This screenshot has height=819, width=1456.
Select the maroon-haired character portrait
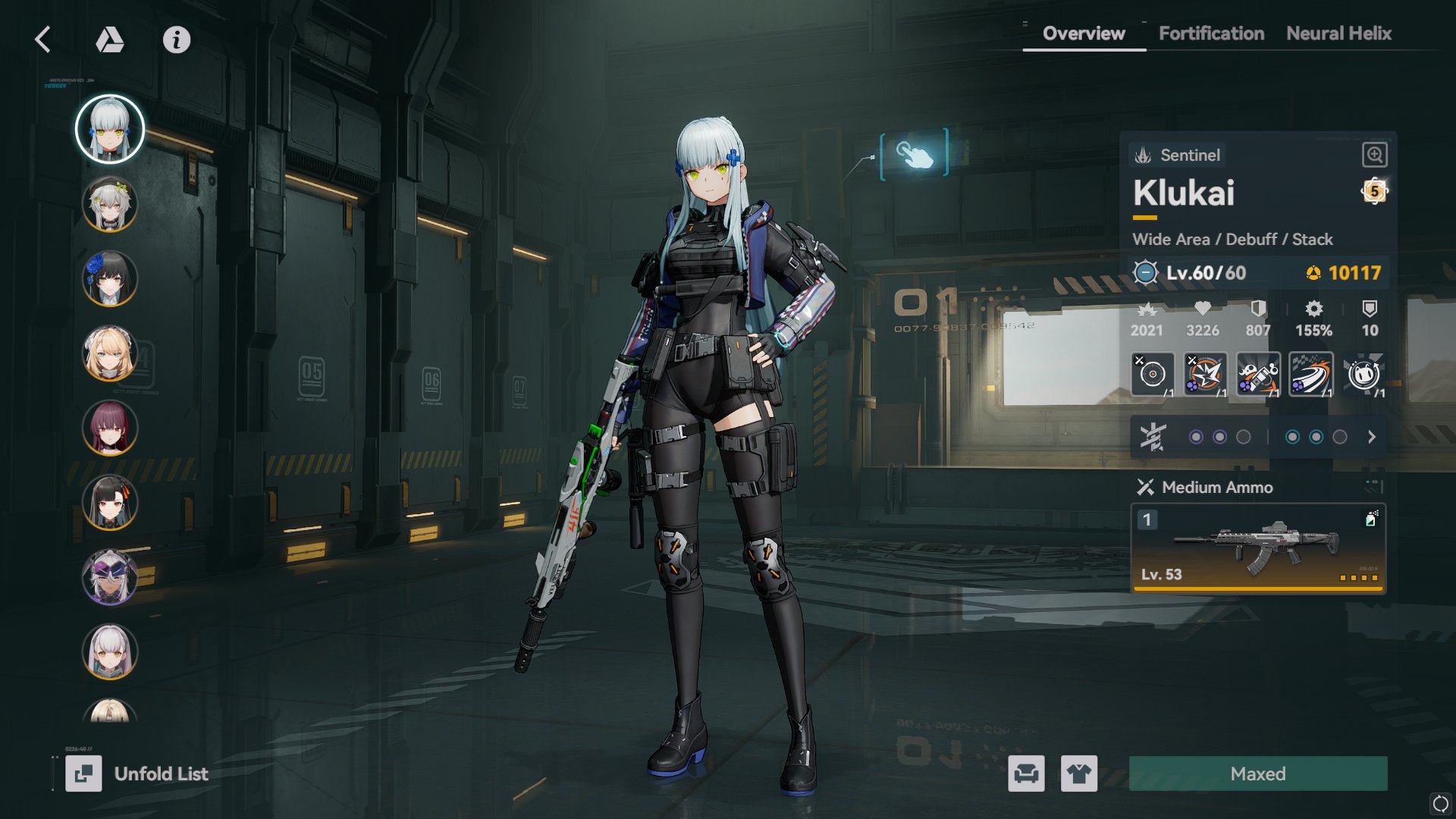[110, 428]
